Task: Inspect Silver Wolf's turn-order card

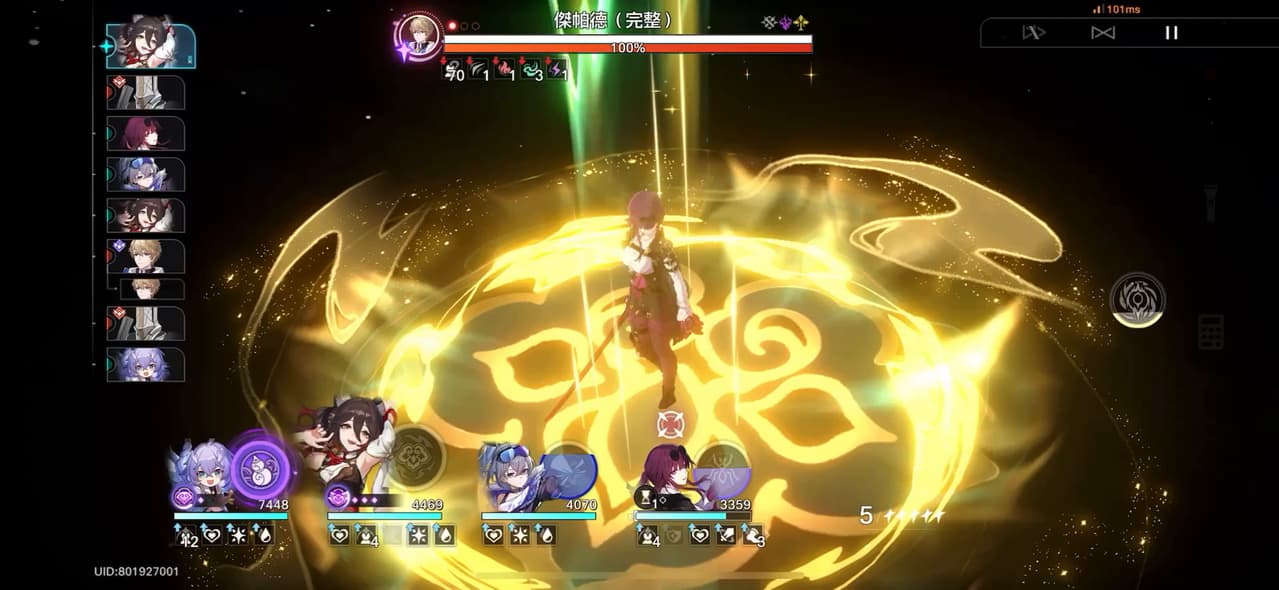Action: pos(146,174)
